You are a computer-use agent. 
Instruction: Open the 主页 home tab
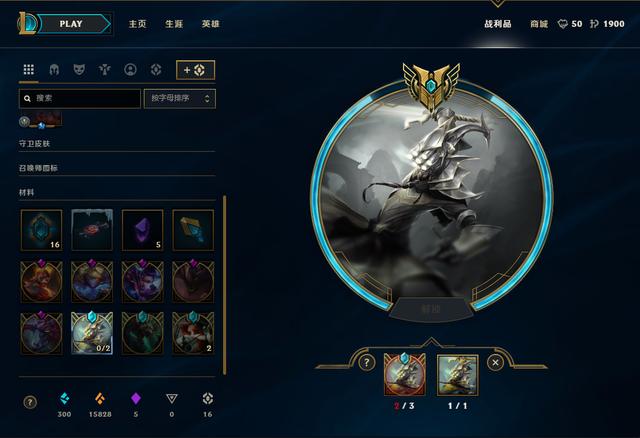pos(138,24)
